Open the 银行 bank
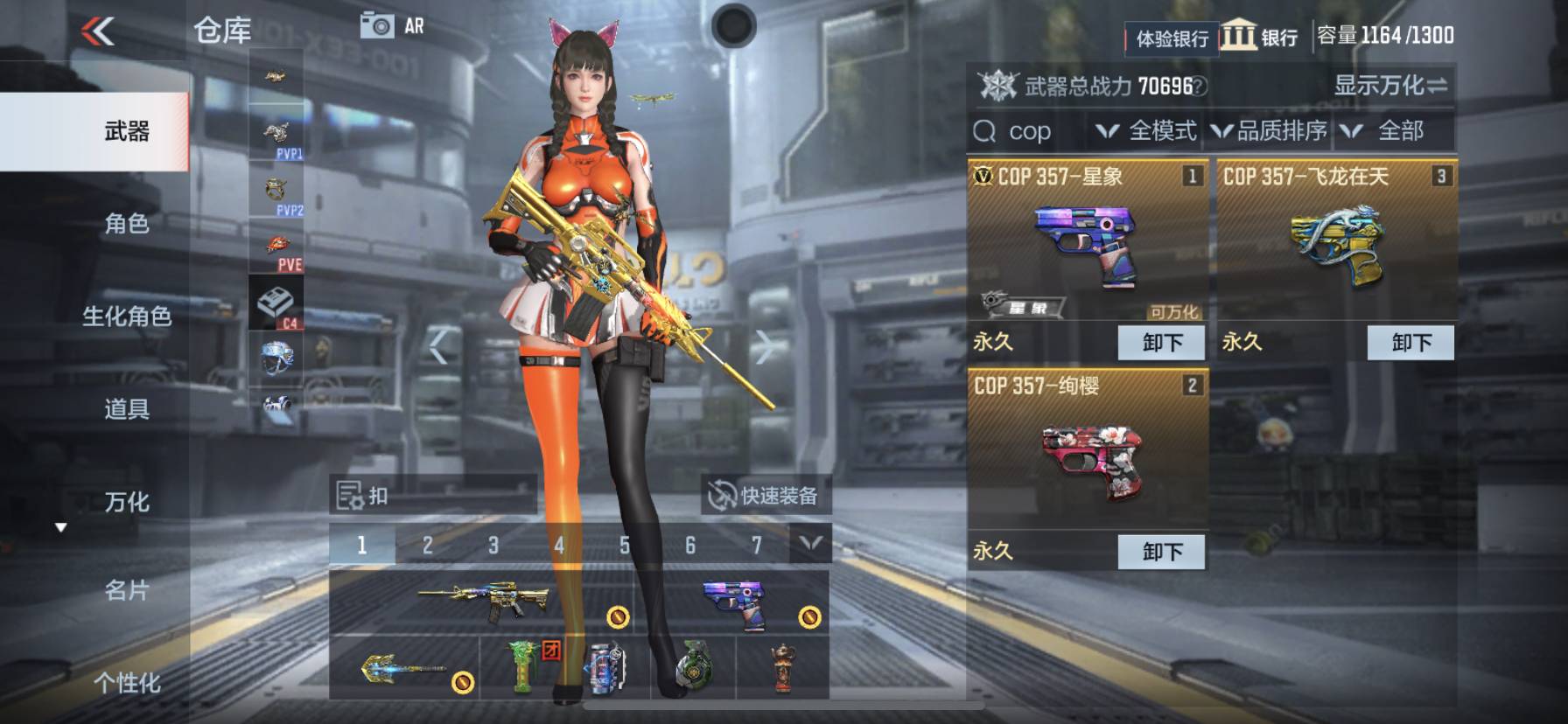This screenshot has width=1568, height=724. pyautogui.click(x=1260, y=37)
